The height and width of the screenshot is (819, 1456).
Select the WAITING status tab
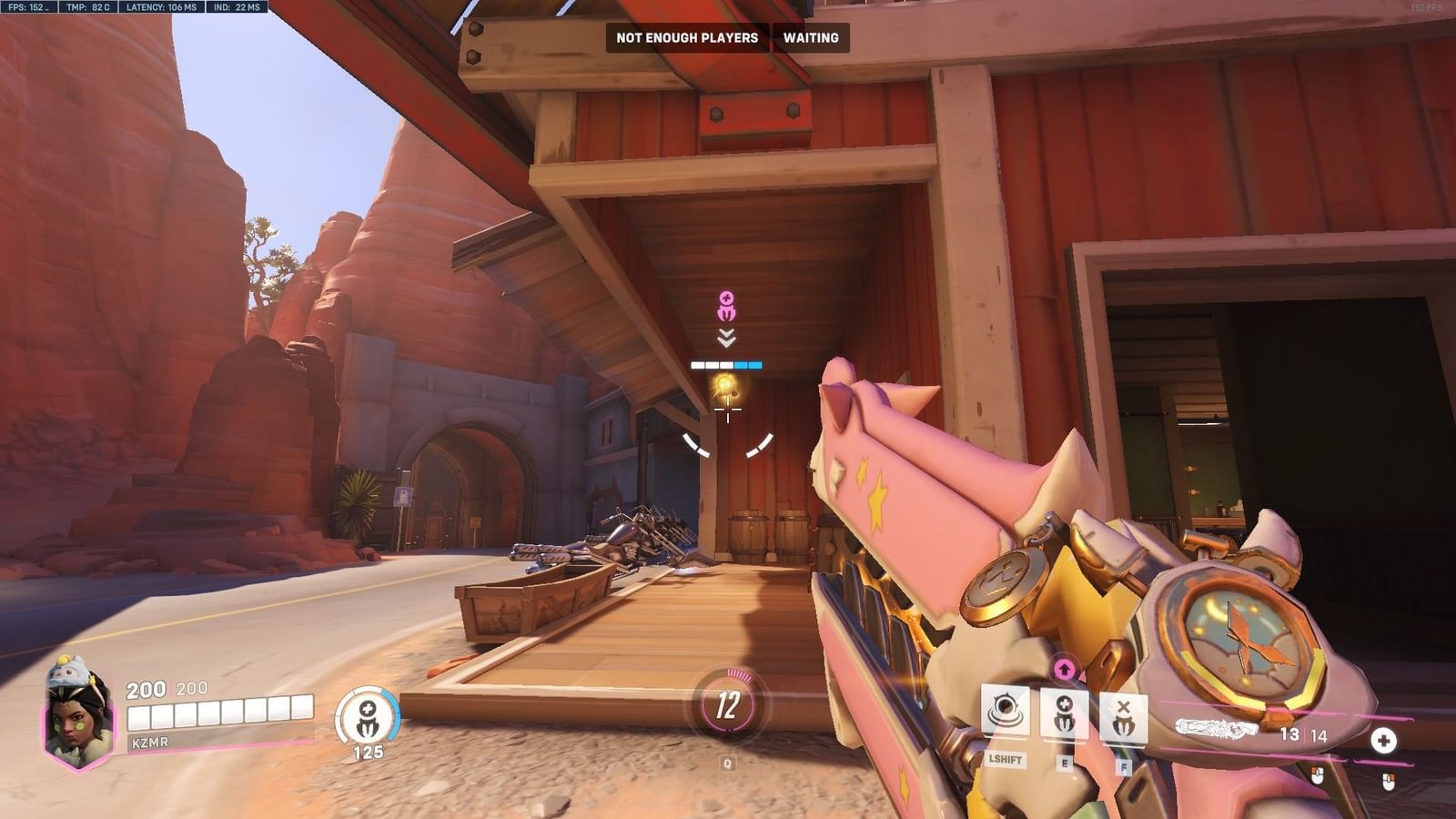812,39
